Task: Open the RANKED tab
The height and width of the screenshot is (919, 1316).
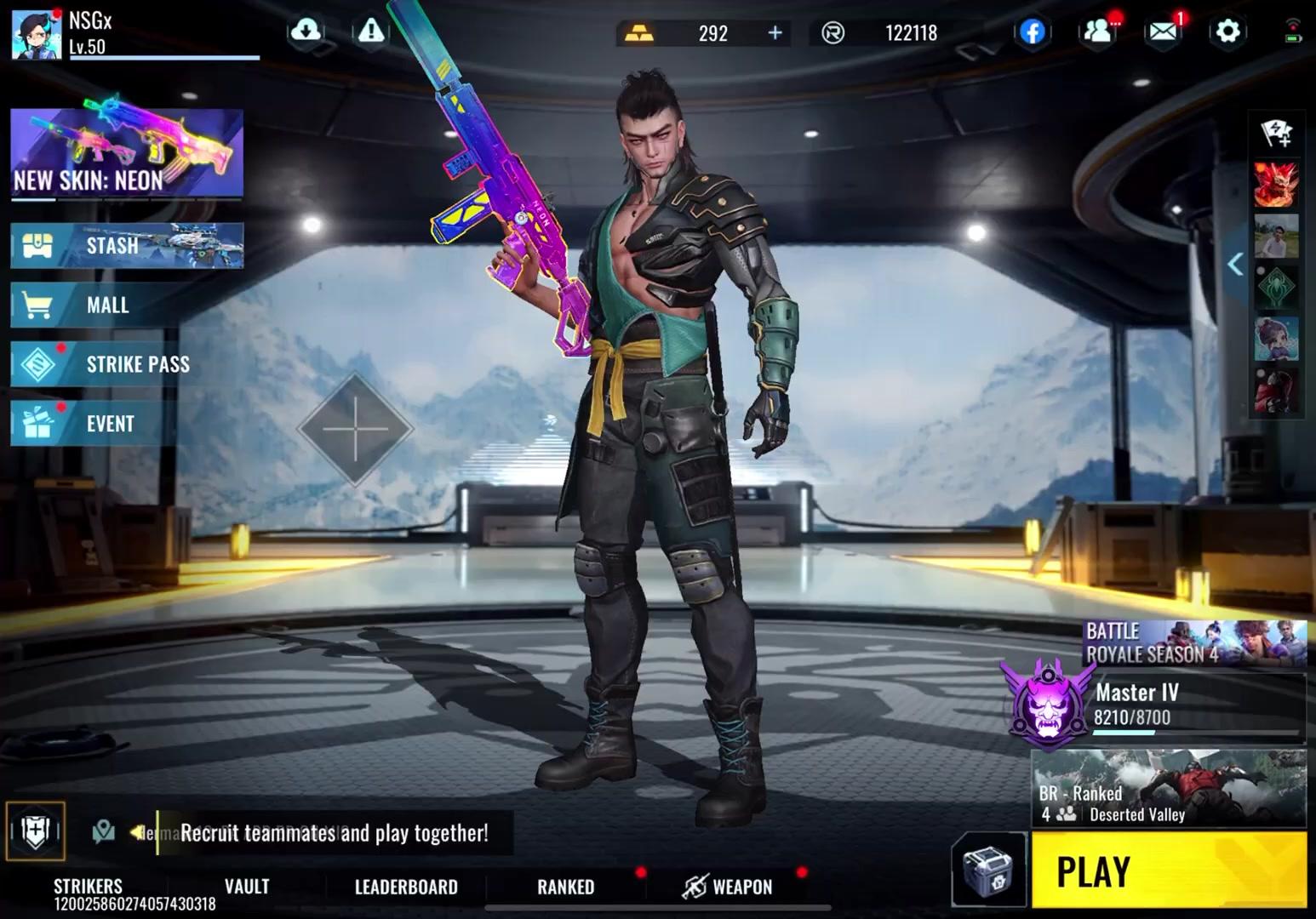Action: [x=564, y=887]
